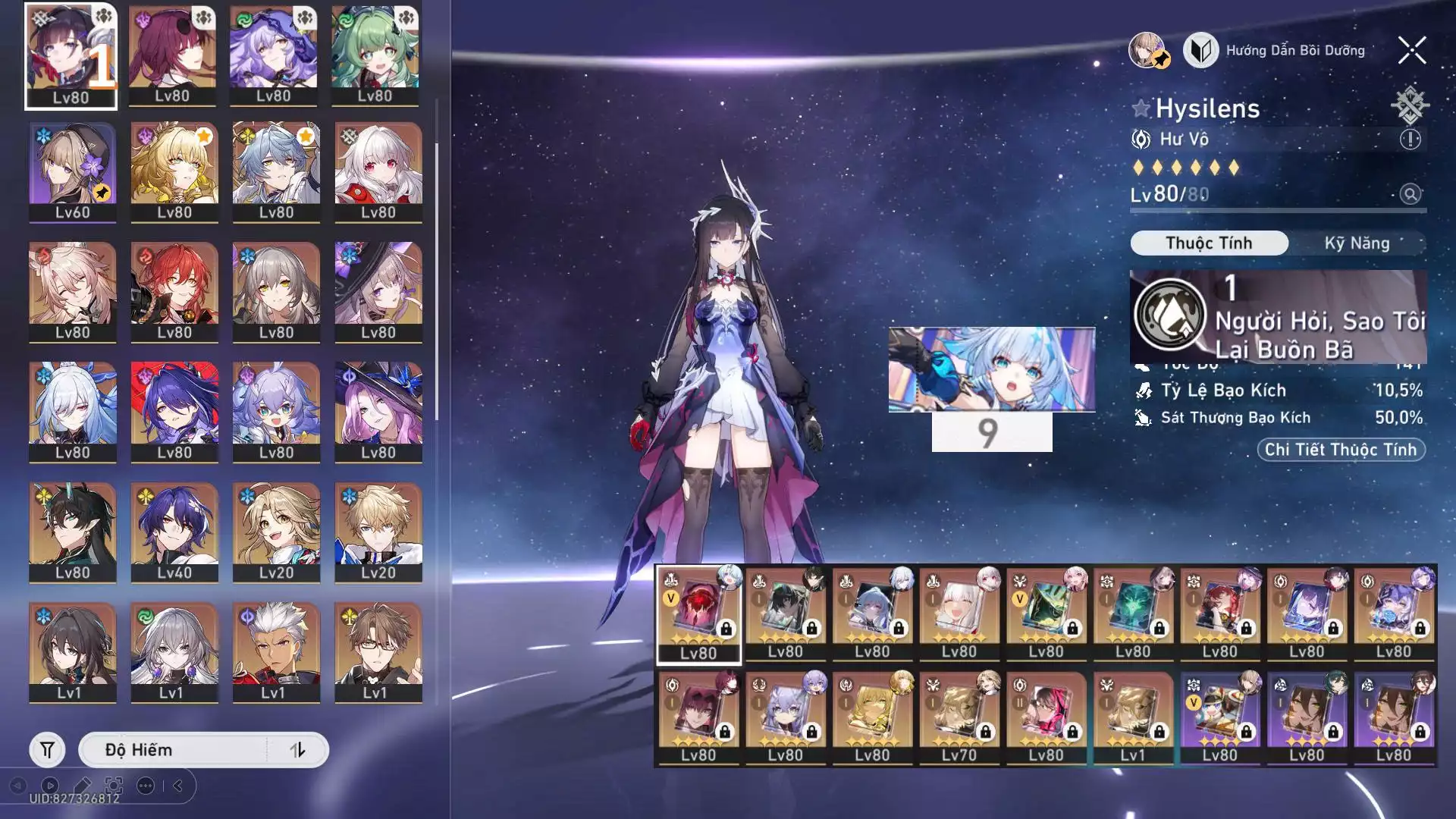The width and height of the screenshot is (1456, 819).
Task: Click the pencil tool in overlay toolbar
Action: (82, 786)
